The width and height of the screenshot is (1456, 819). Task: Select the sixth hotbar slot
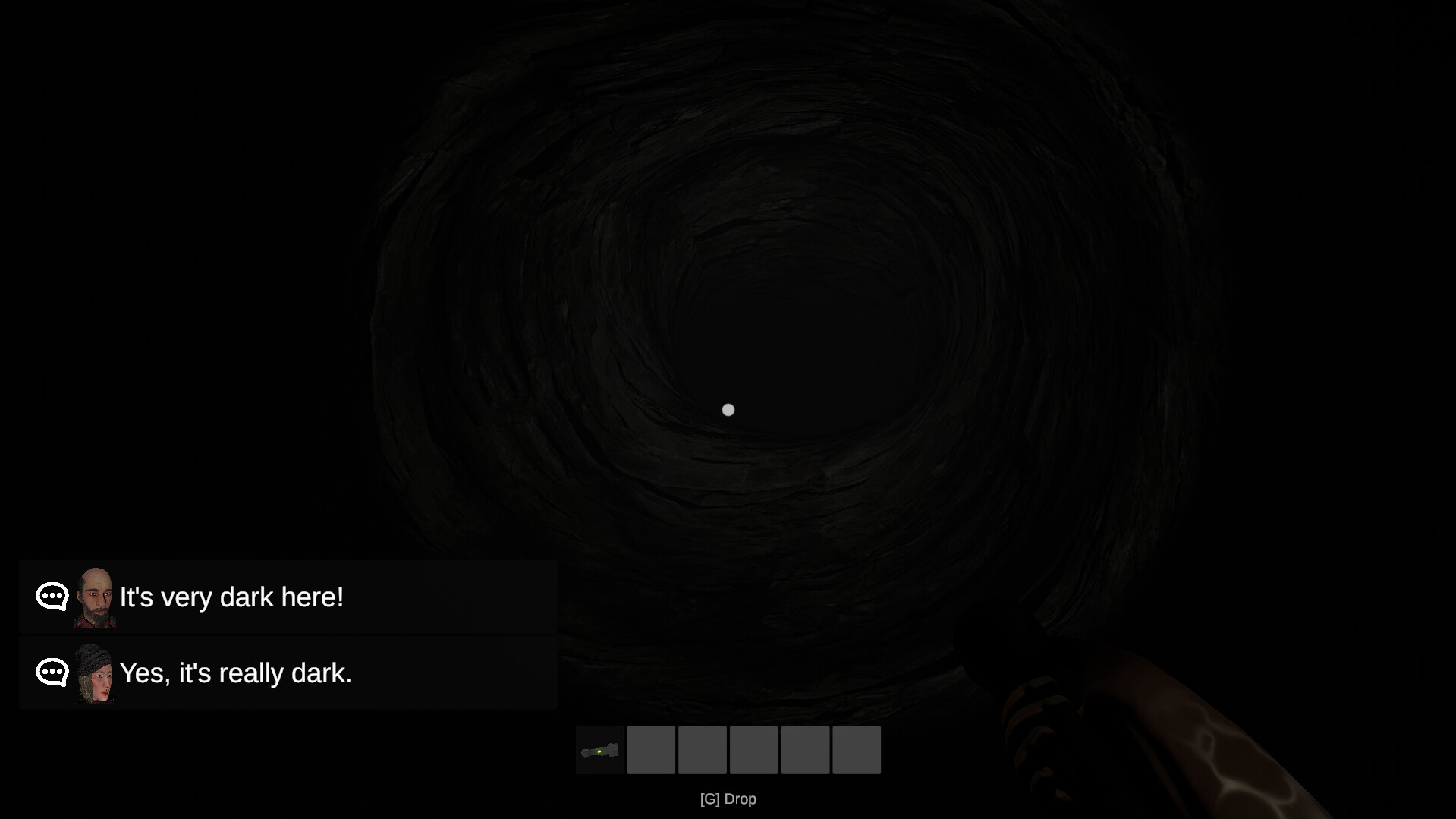click(856, 749)
